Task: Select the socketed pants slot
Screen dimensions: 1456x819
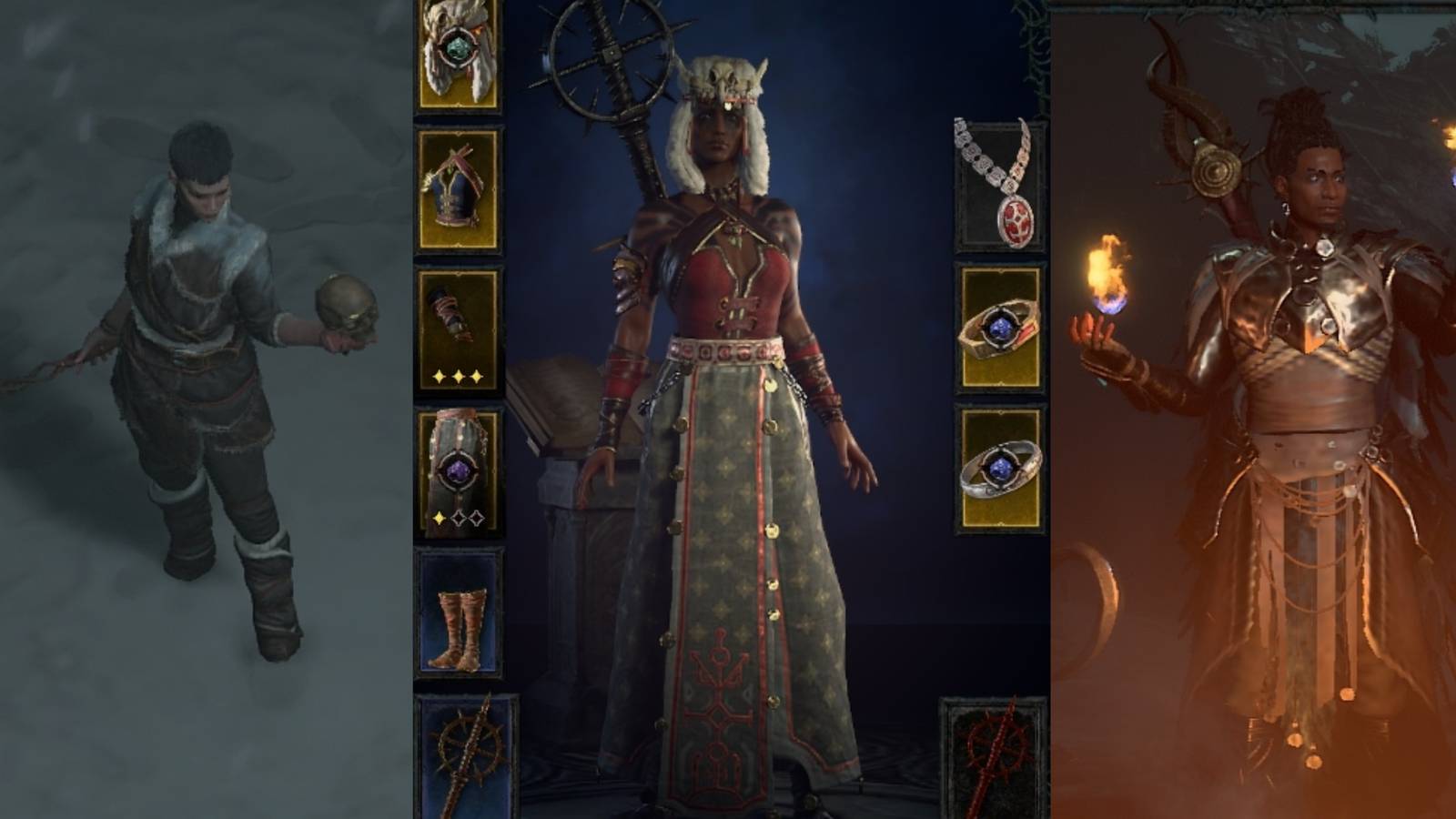Action: pyautogui.click(x=460, y=464)
